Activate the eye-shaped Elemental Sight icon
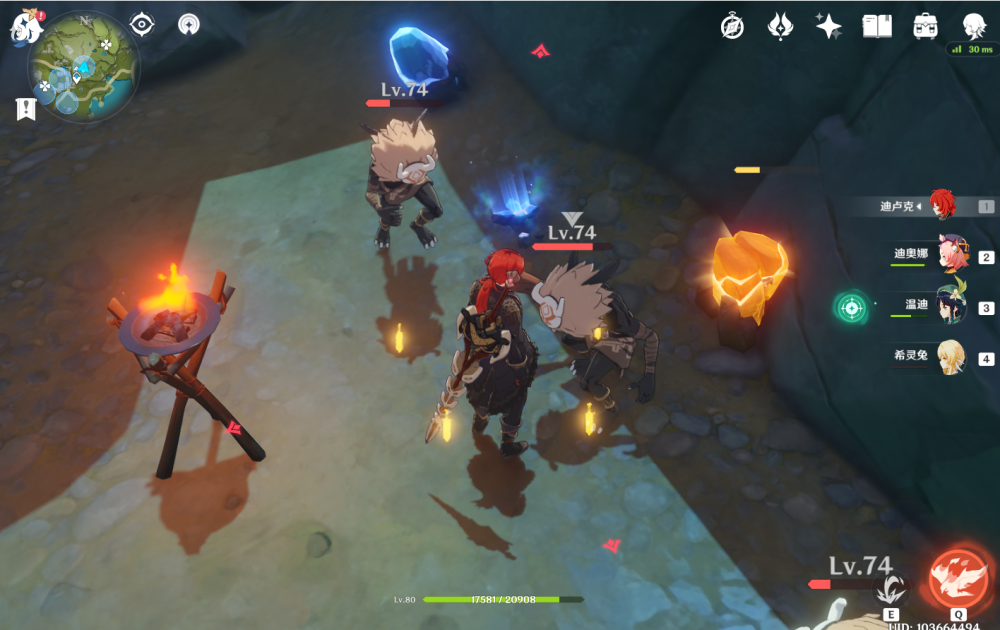1000x630 pixels. tap(142, 25)
